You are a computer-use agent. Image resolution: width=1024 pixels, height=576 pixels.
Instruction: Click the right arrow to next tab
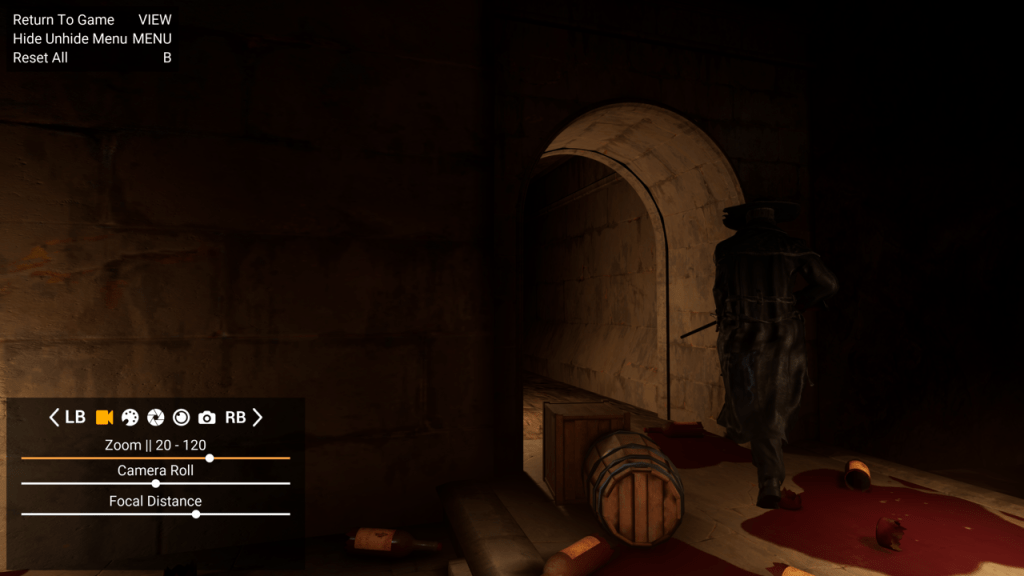pyautogui.click(x=257, y=417)
